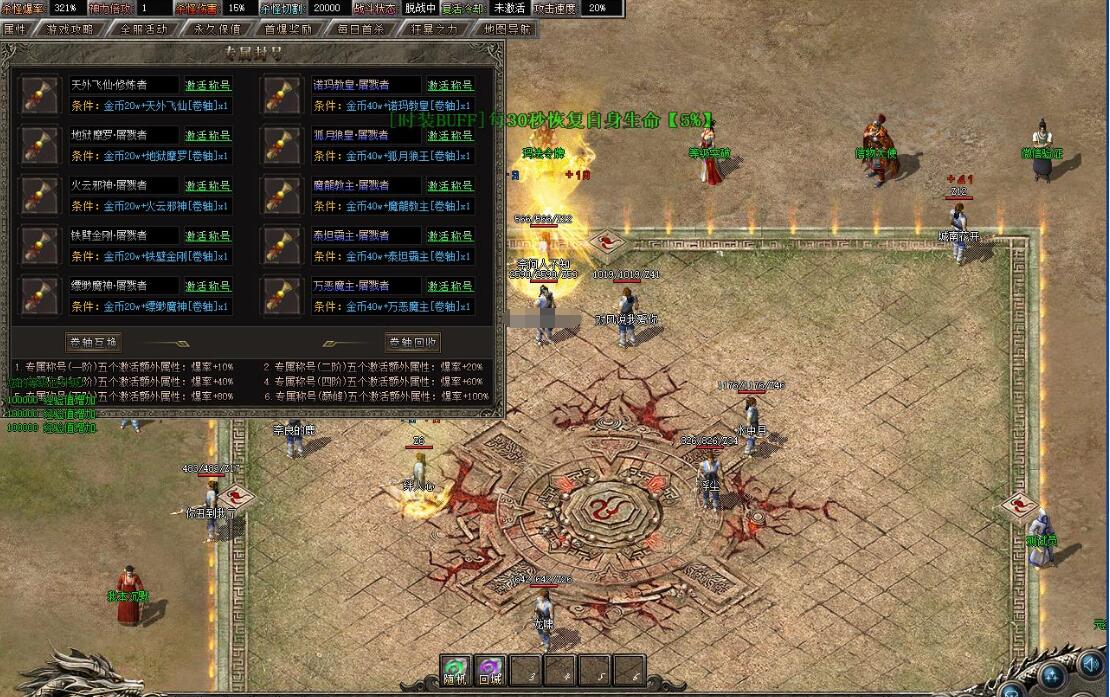This screenshot has height=697, width=1110.
Task: Click the 卷轴回收 scroll recycle button
Action: [413, 342]
